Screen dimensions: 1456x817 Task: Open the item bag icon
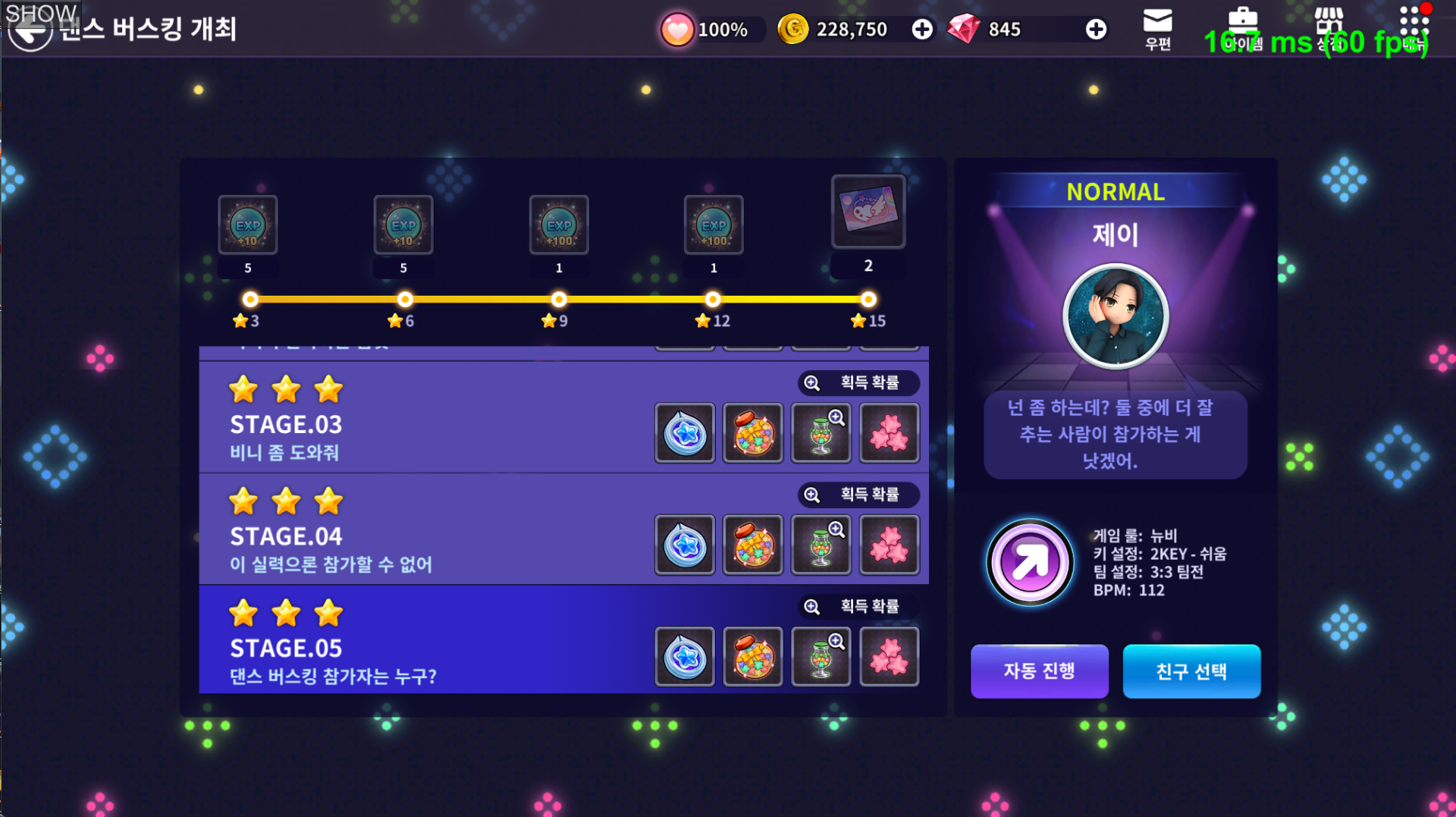pyautogui.click(x=1242, y=27)
